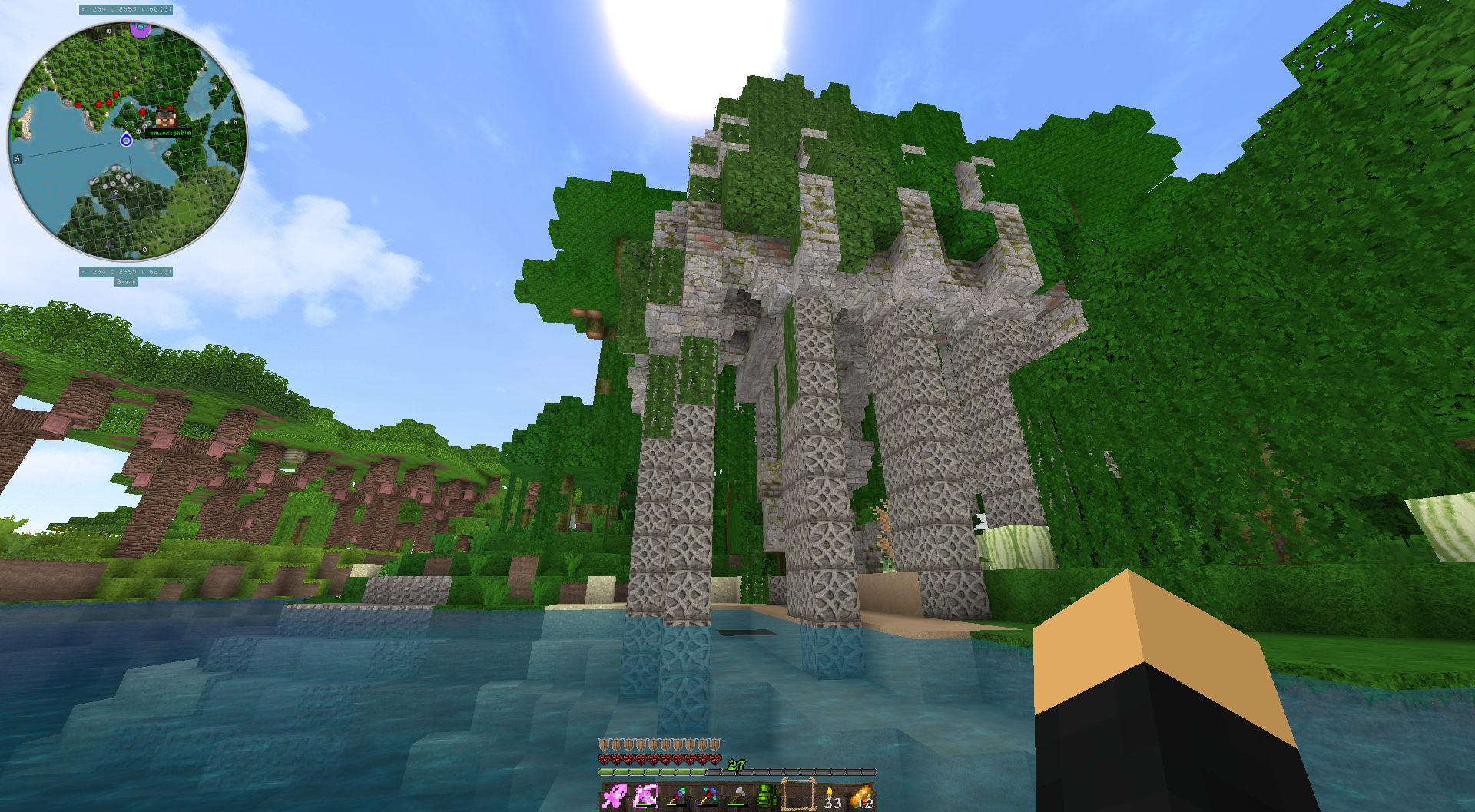Choose the purple-gem shovel in hotbar
1475x812 pixels.
pos(675,797)
